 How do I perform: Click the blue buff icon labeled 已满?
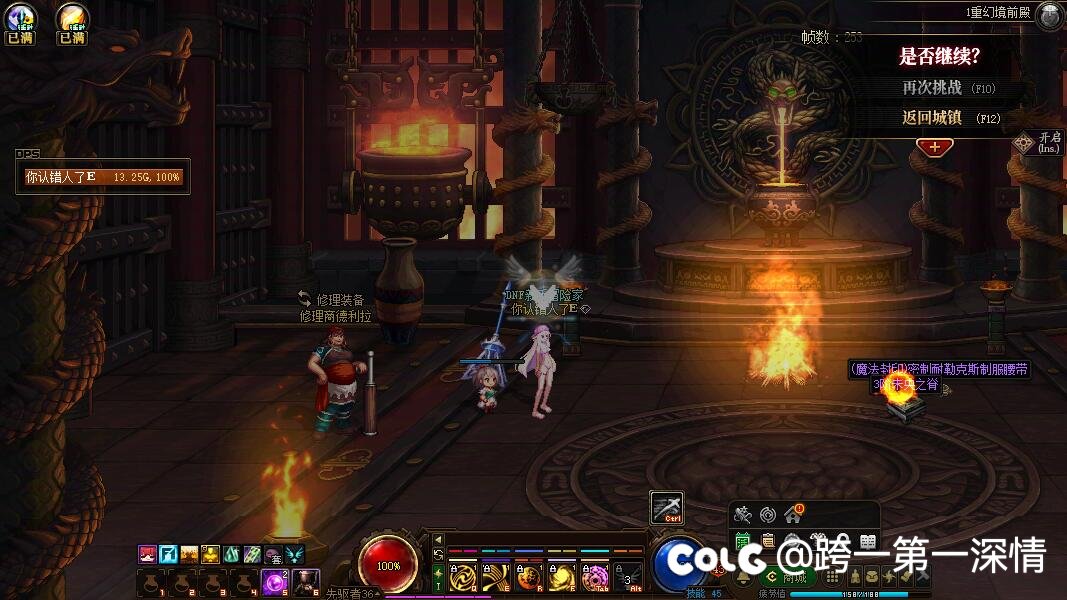coord(19,22)
